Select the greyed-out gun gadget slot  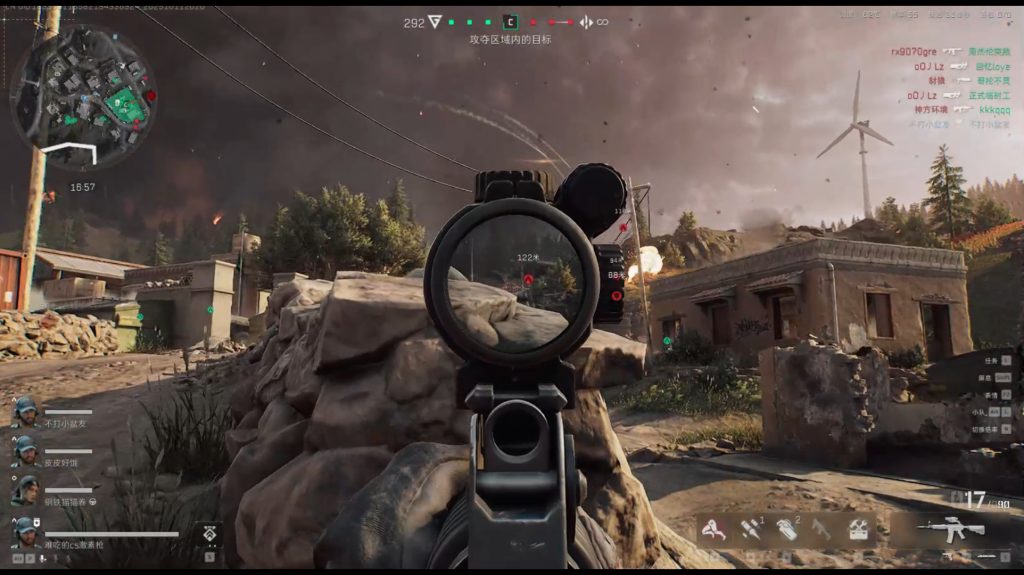[822, 529]
